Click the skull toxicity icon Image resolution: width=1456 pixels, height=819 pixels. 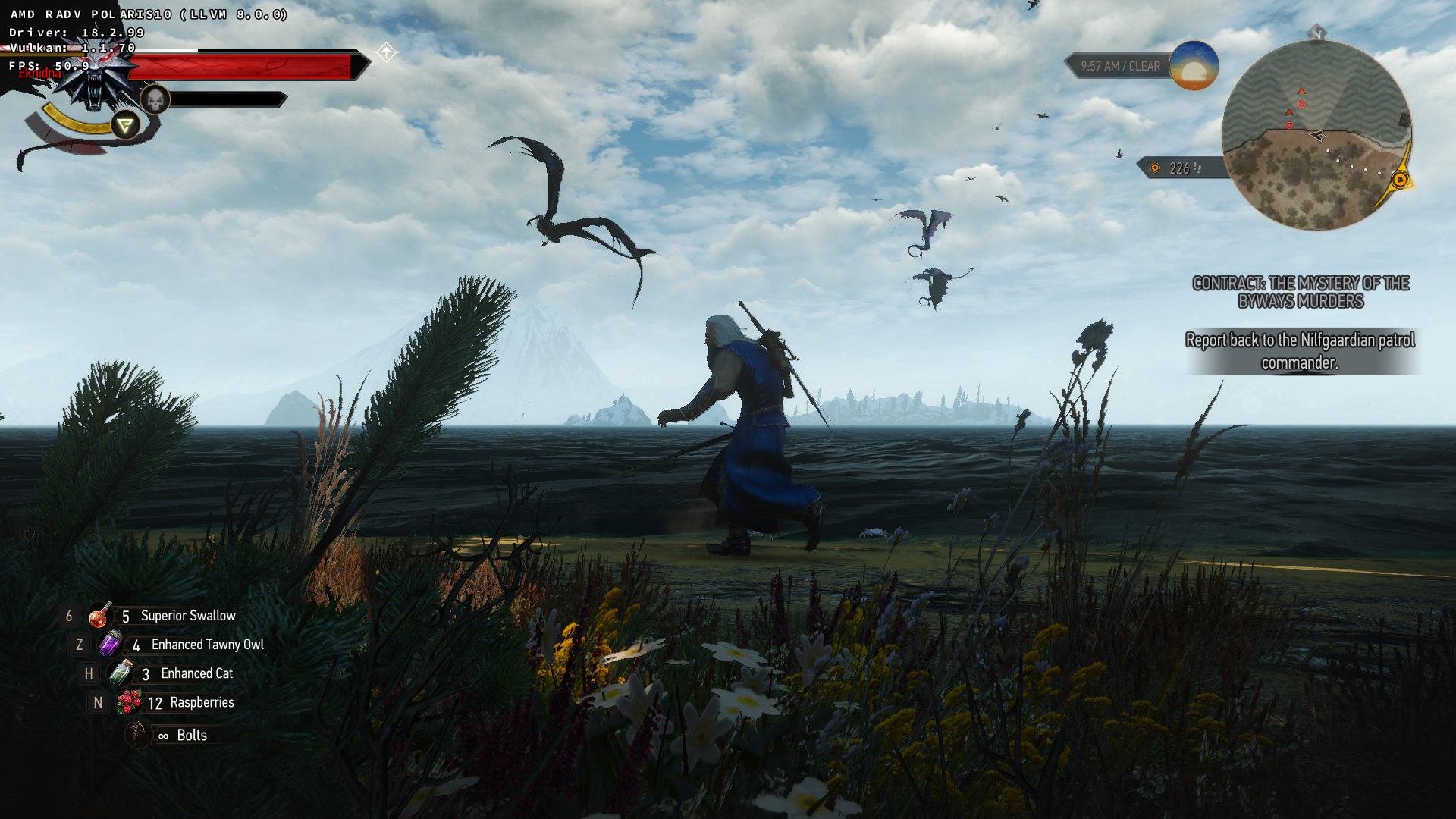click(155, 100)
